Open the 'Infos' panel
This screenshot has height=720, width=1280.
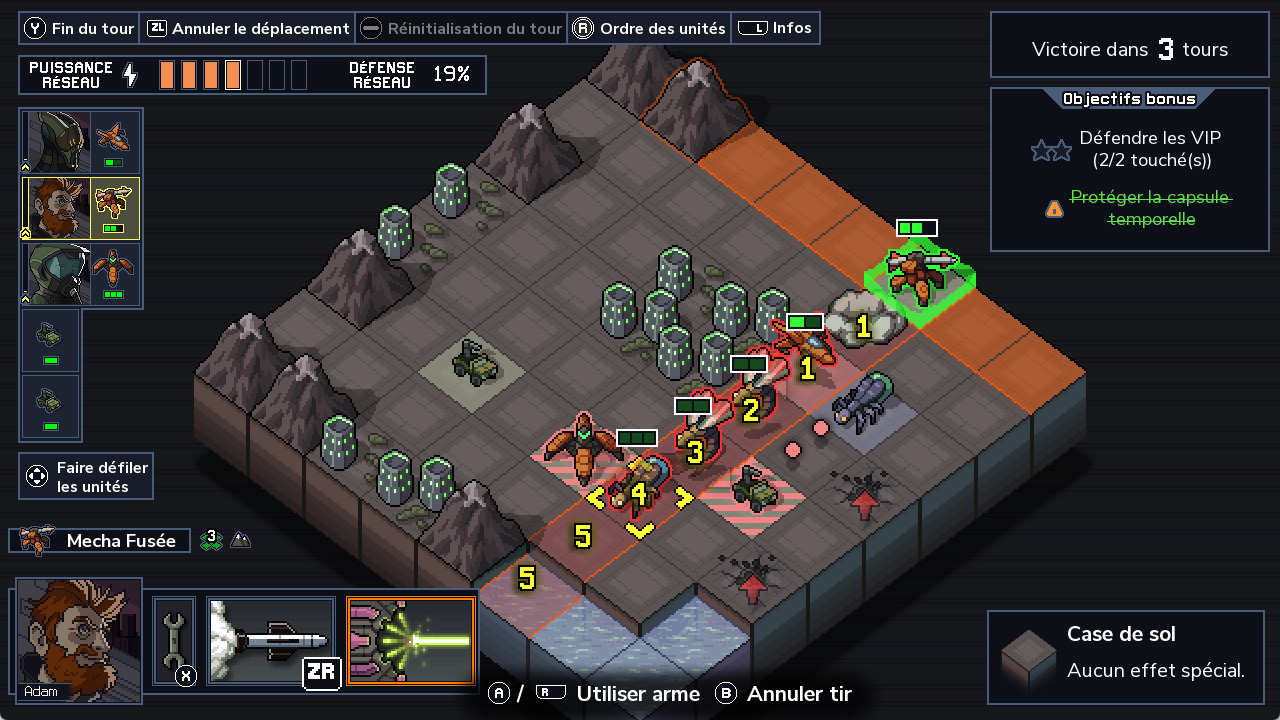tap(775, 28)
